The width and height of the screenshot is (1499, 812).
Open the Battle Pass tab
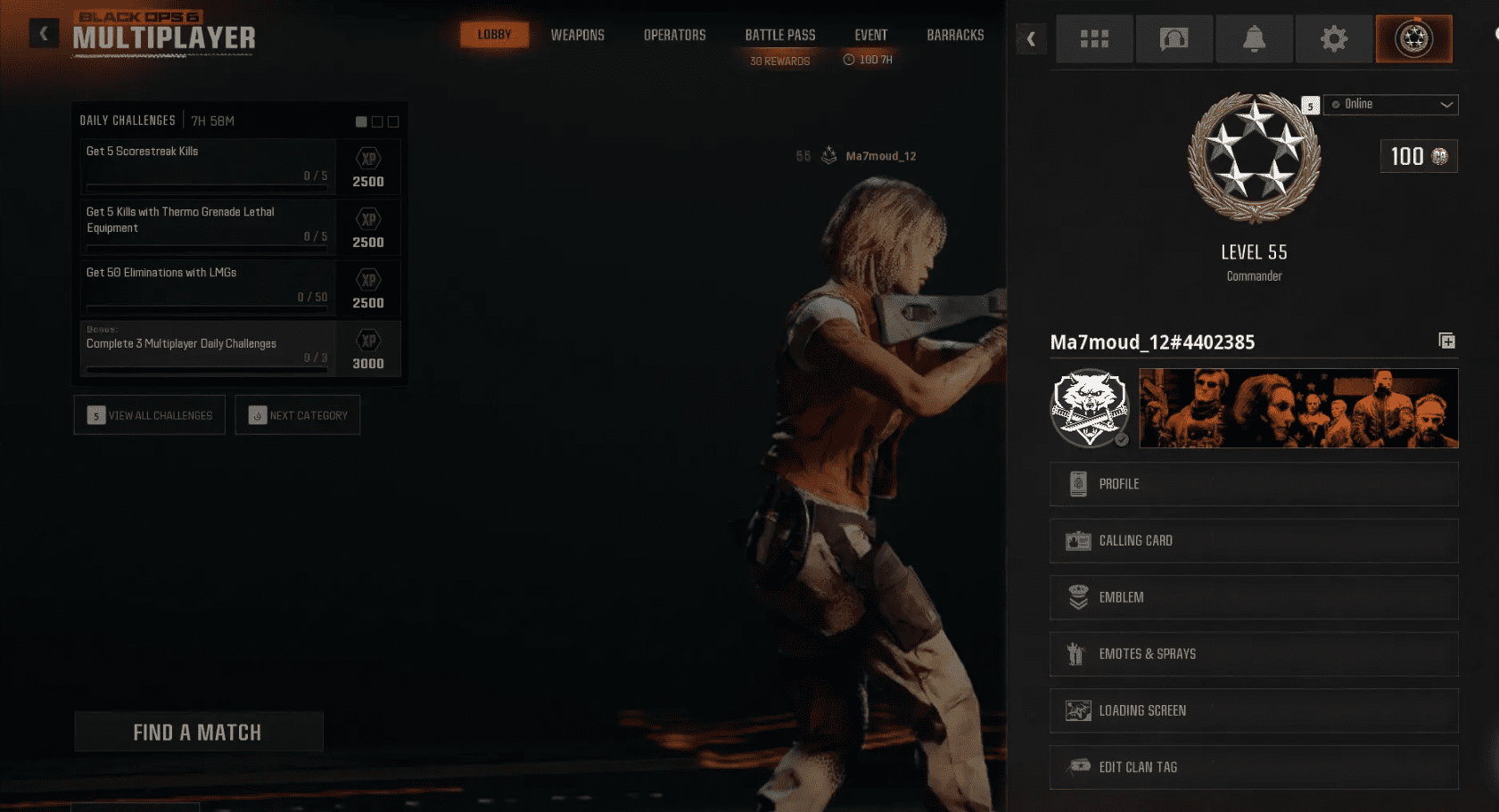[x=780, y=35]
